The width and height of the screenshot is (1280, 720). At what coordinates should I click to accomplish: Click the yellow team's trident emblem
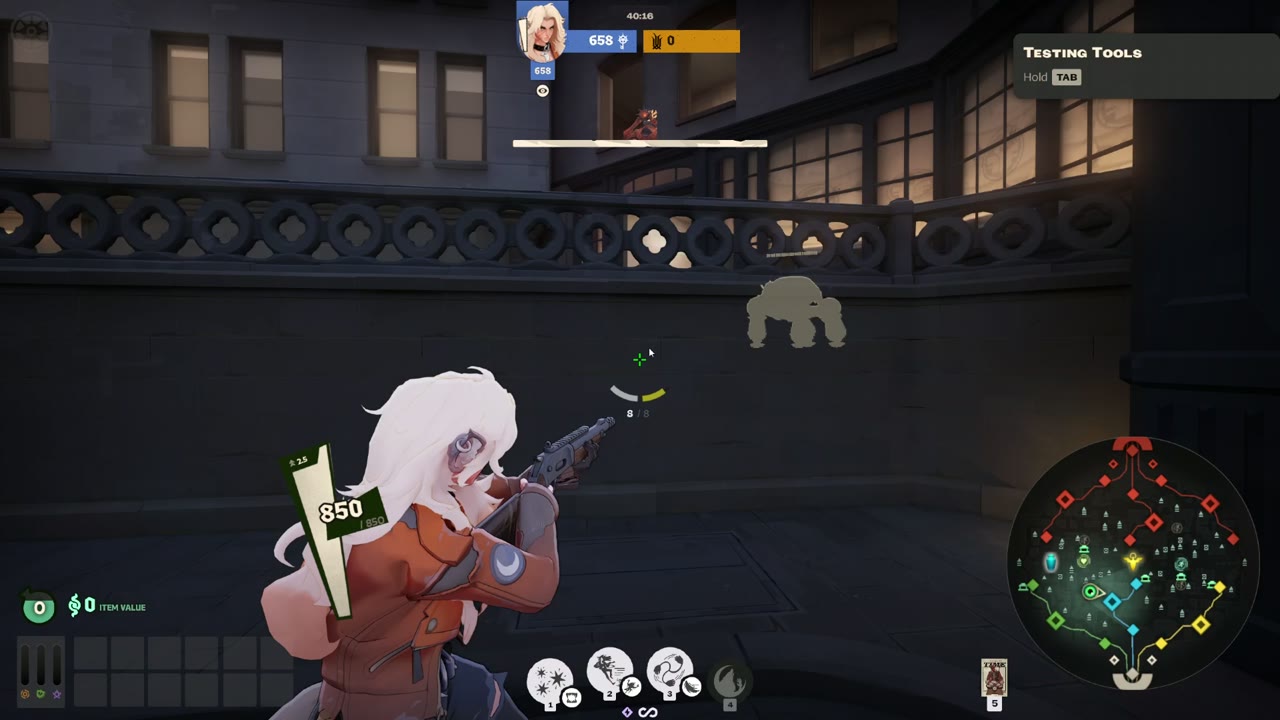(655, 41)
